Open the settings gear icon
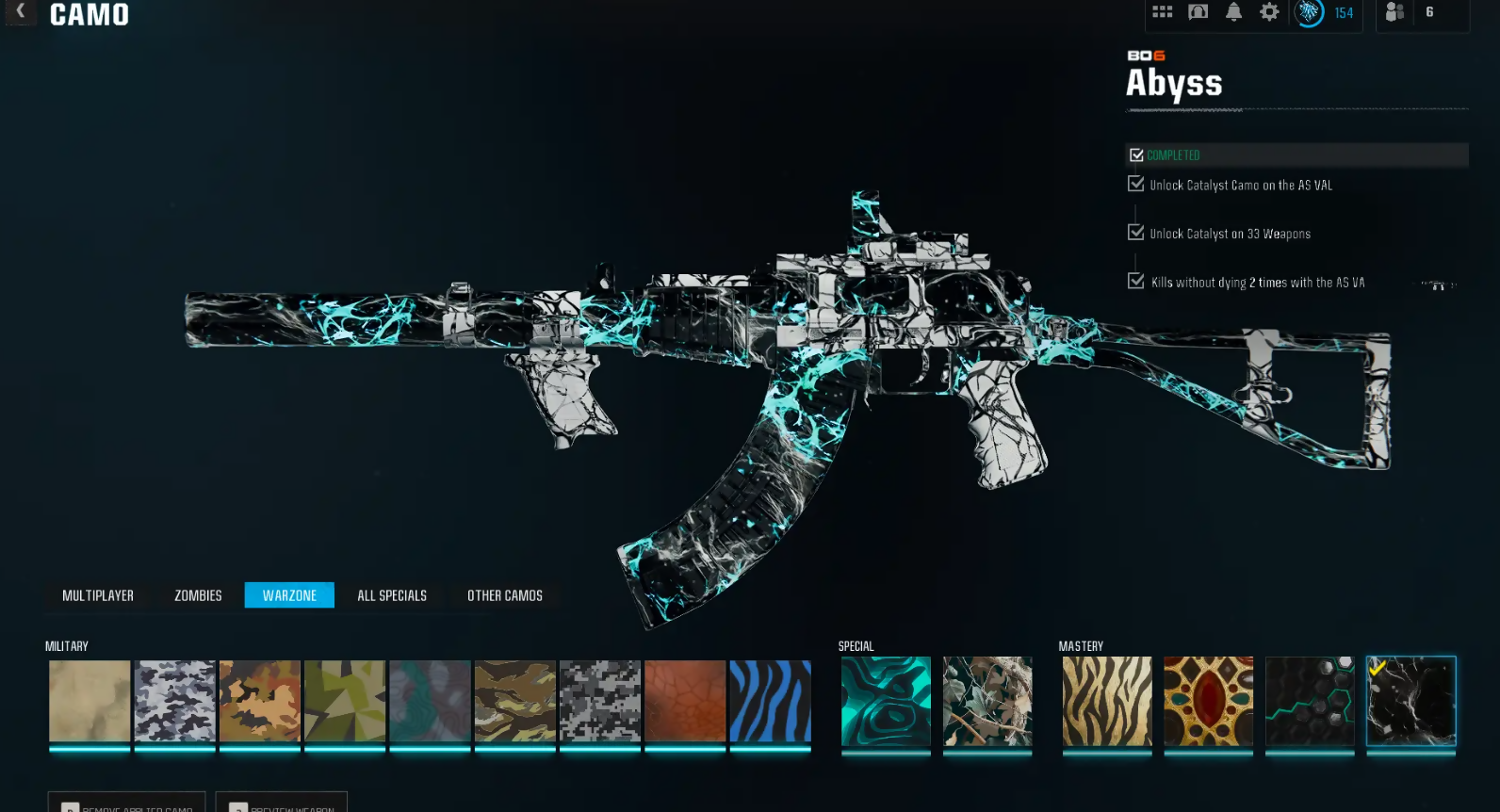1500x812 pixels. pyautogui.click(x=1269, y=12)
